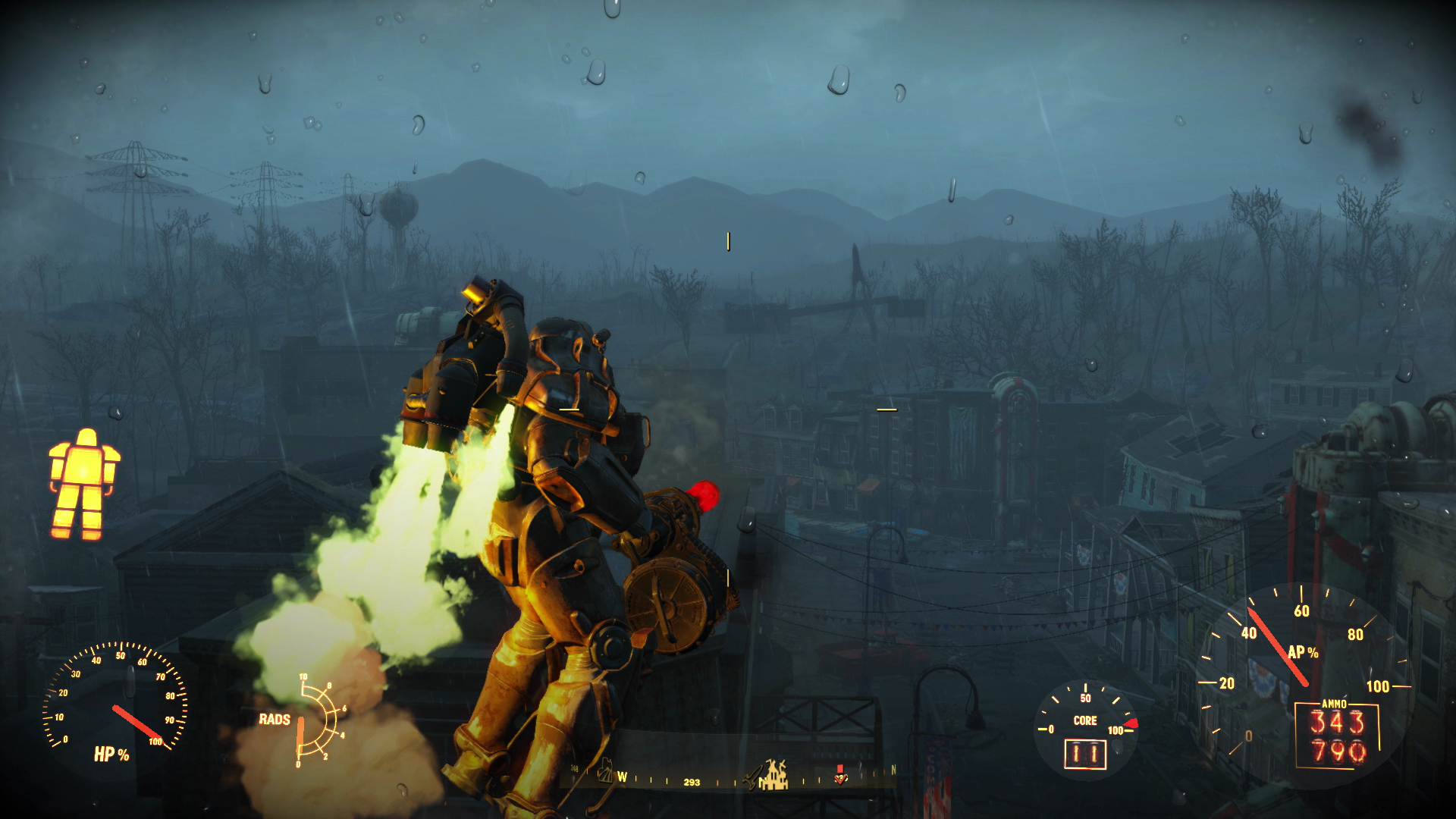Viewport: 1456px width, 819px height.
Task: Click the fusion core counter showing 11
Action: click(x=1086, y=755)
